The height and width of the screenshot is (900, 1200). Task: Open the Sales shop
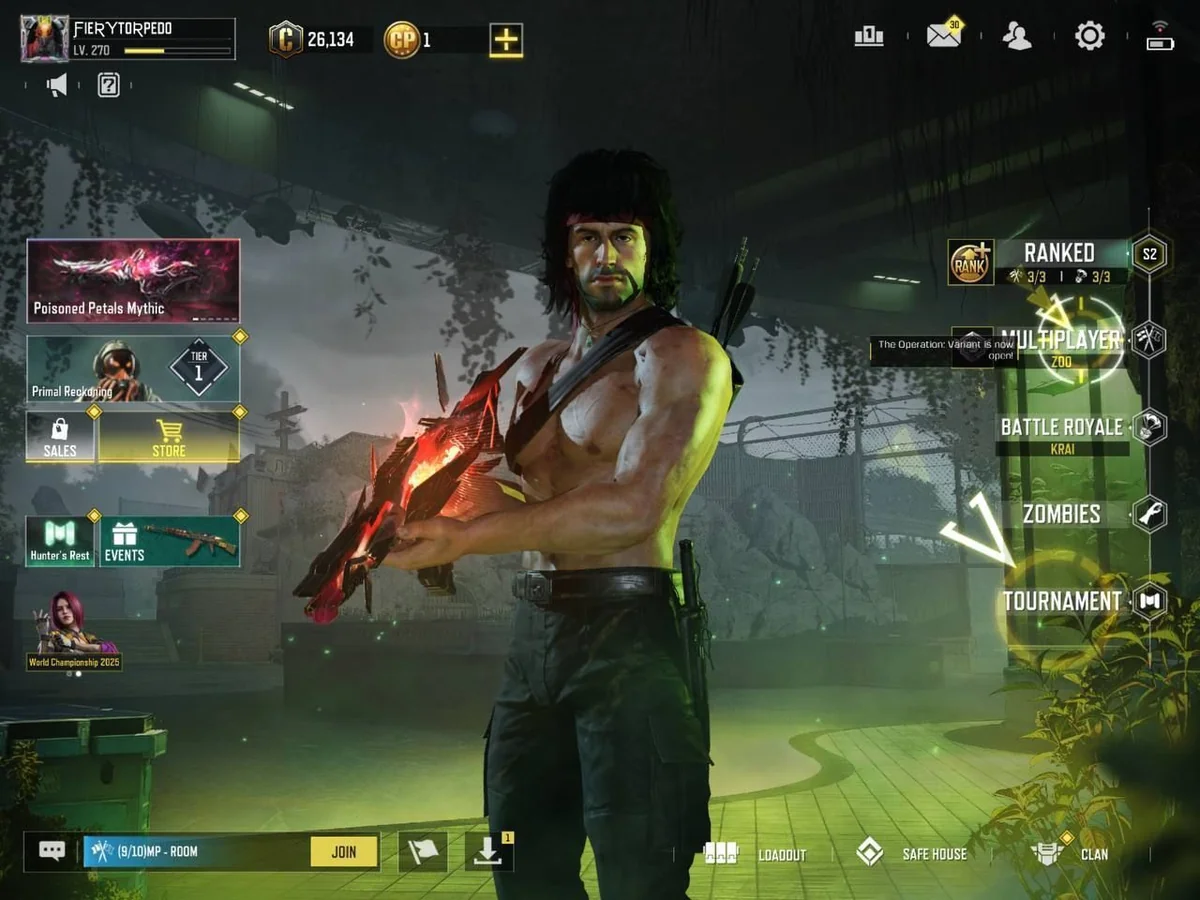[60, 437]
